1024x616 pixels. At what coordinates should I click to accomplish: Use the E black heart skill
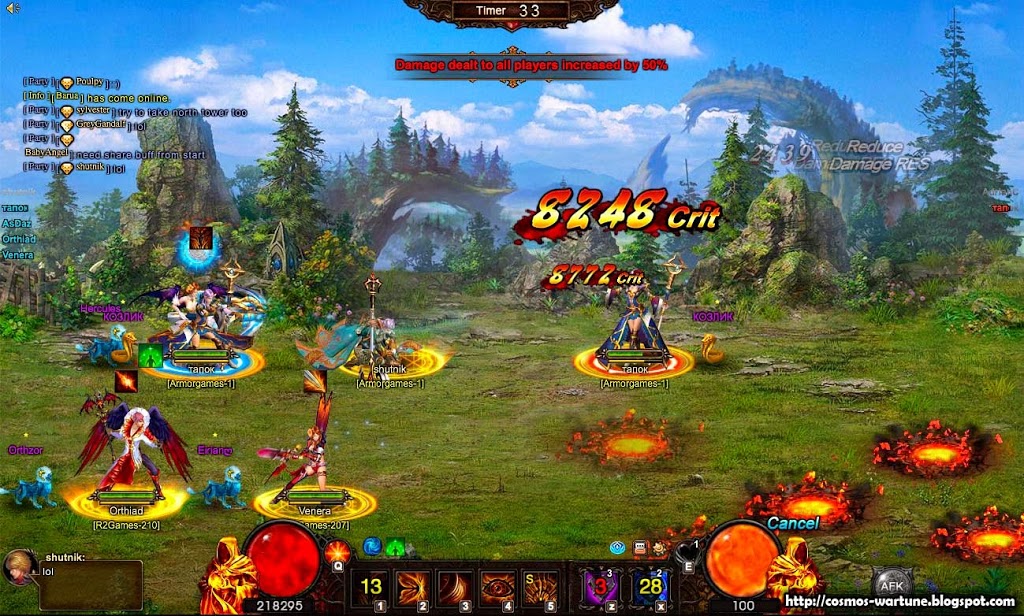pyautogui.click(x=686, y=549)
